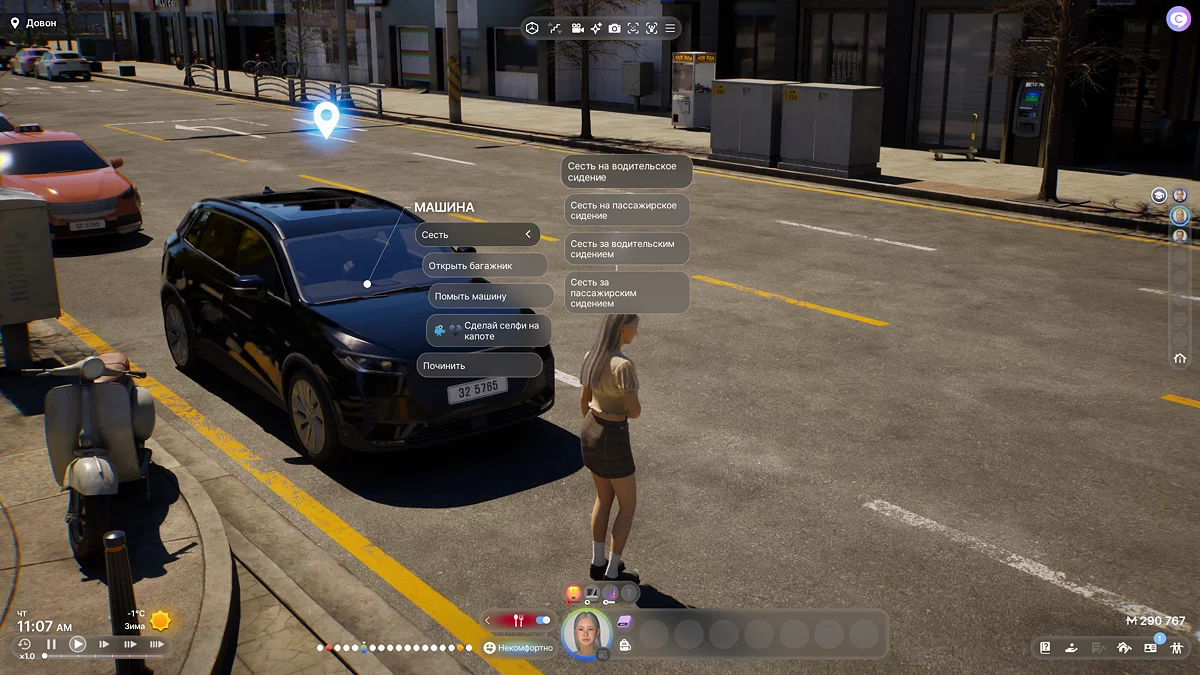Pick 'Сделай селфи на капоте' action

click(x=489, y=331)
